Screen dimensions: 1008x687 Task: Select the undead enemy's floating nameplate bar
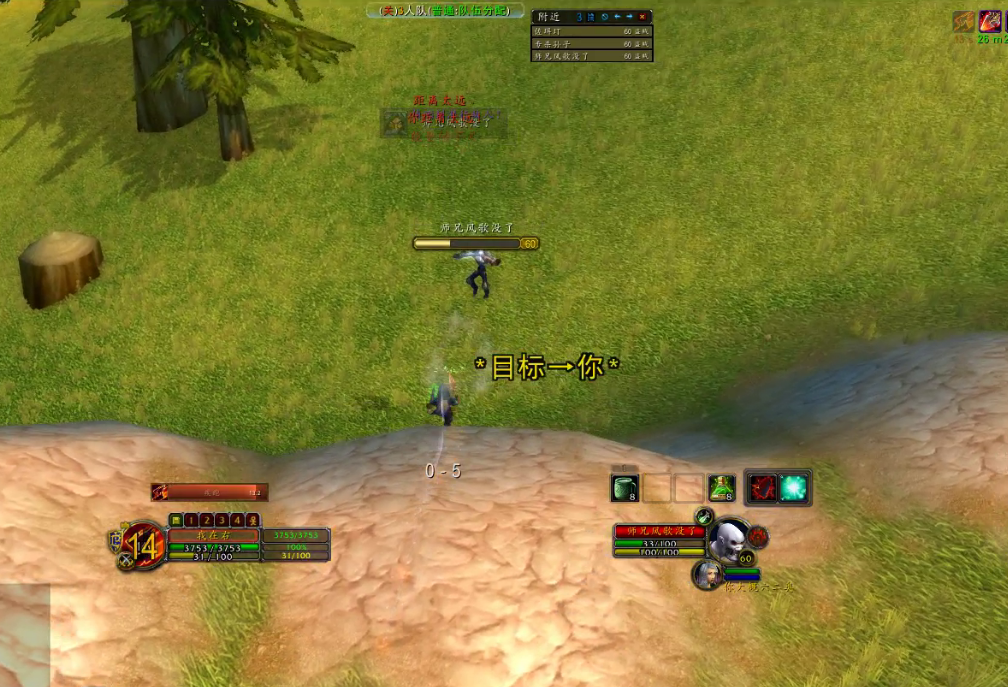(476, 243)
